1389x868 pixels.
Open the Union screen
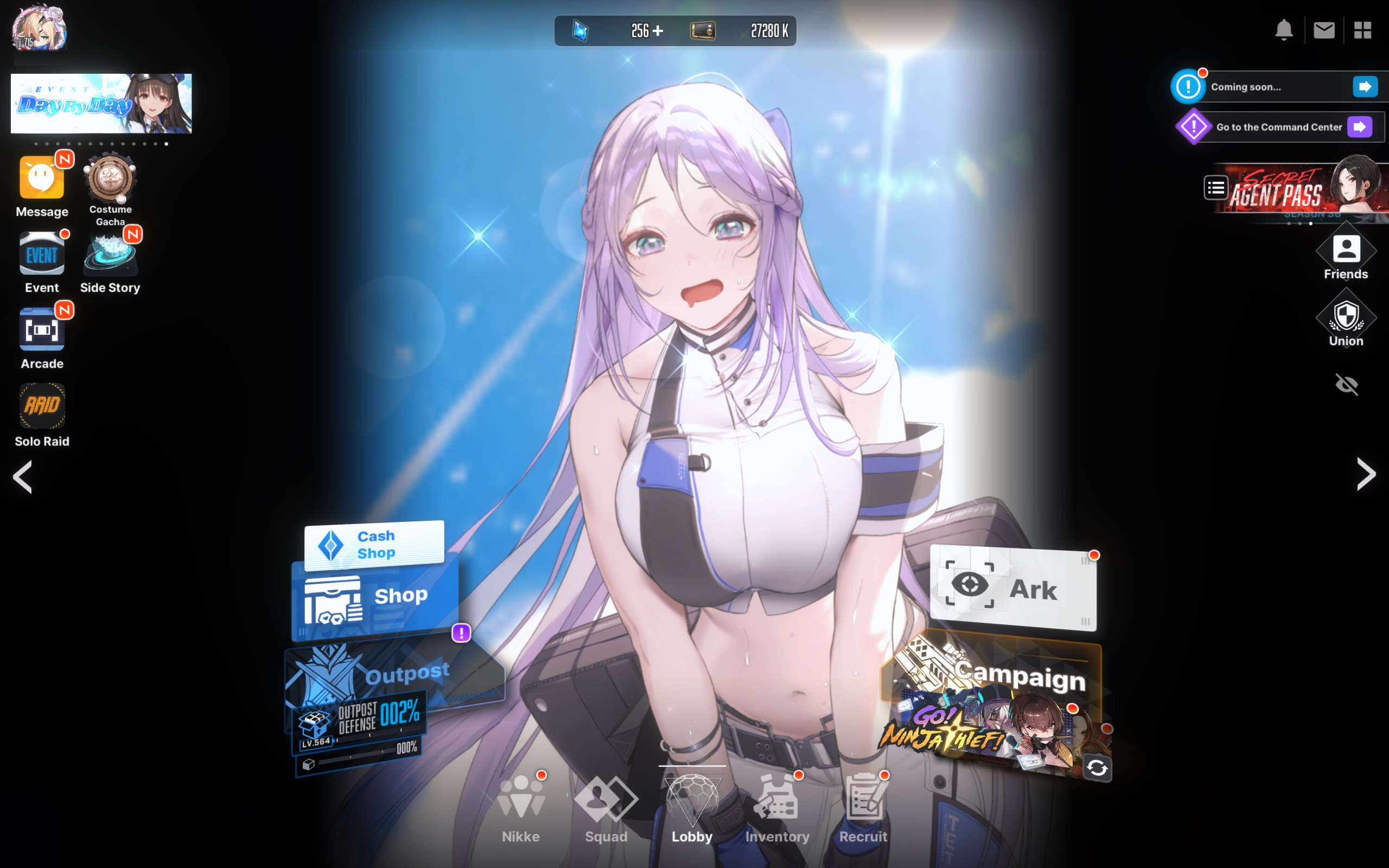[1346, 318]
